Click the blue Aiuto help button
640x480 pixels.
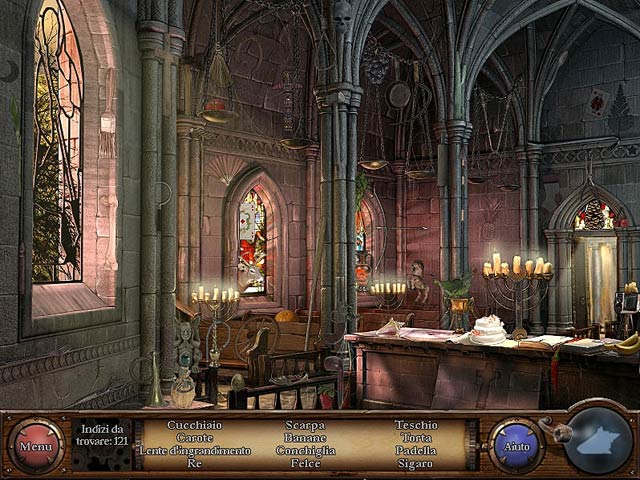(516, 445)
